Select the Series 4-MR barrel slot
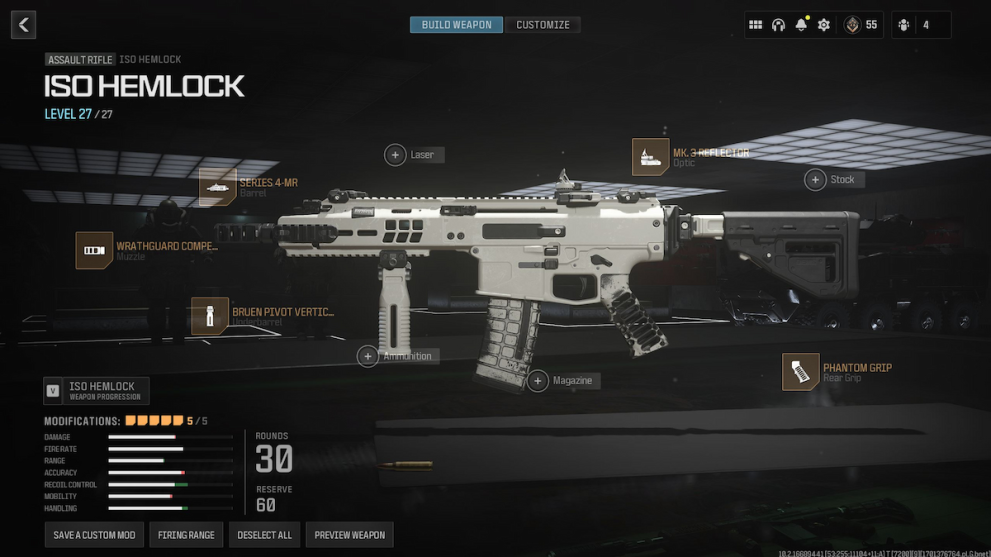 click(x=217, y=187)
